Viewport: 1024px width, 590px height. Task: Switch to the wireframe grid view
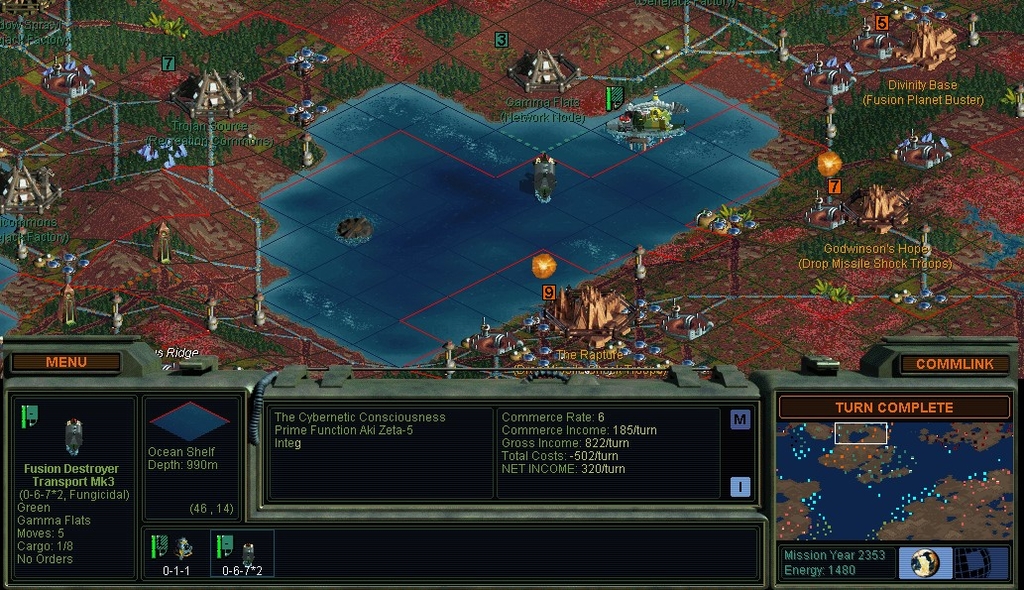pyautogui.click(x=982, y=562)
